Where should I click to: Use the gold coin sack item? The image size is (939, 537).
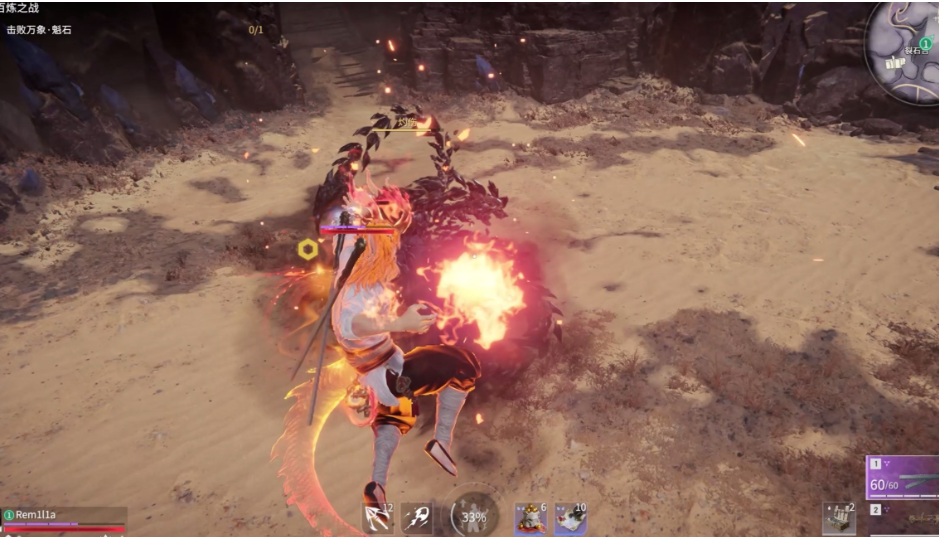point(530,518)
